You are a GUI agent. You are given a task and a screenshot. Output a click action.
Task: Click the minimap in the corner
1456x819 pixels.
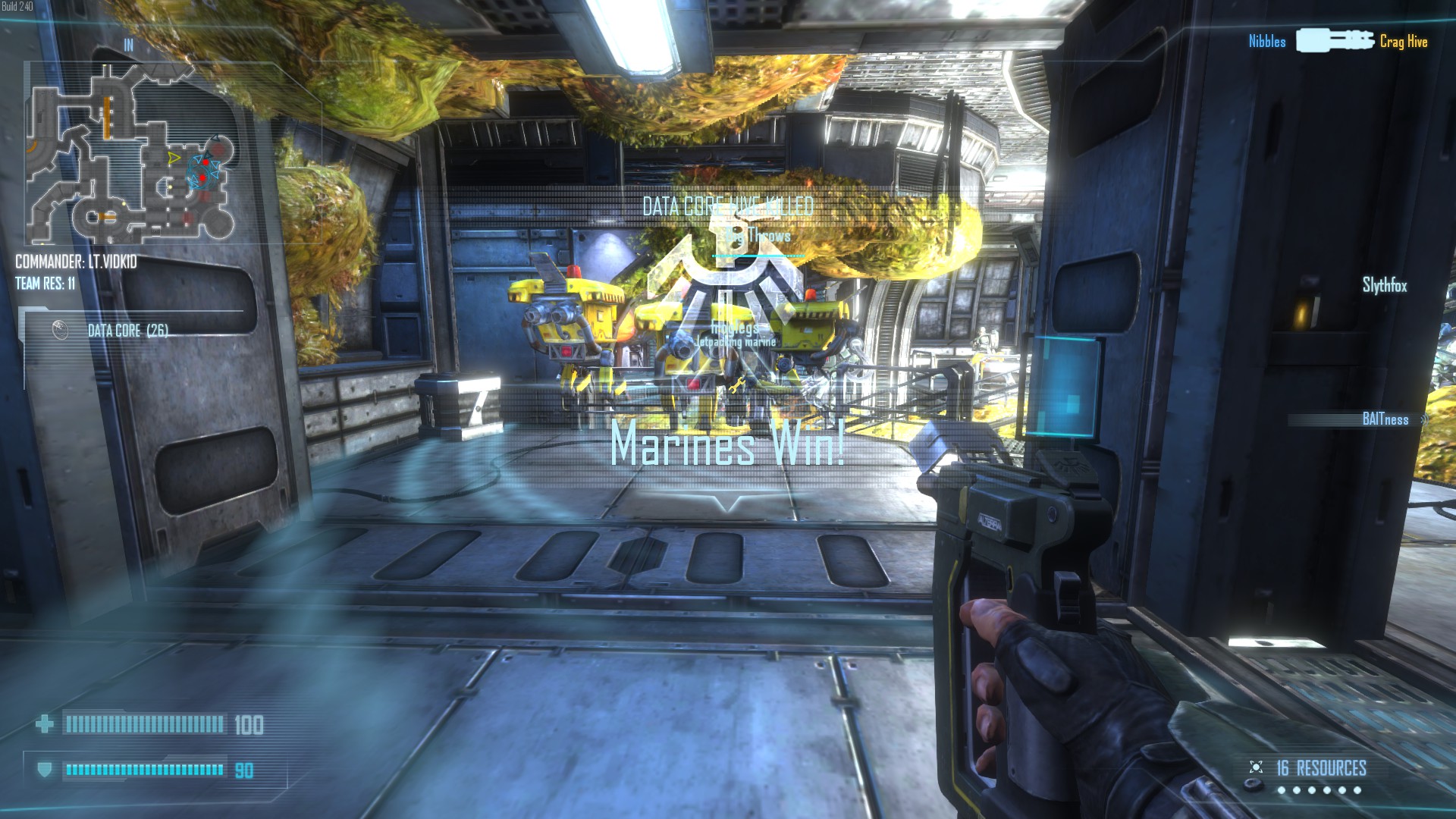(131, 152)
